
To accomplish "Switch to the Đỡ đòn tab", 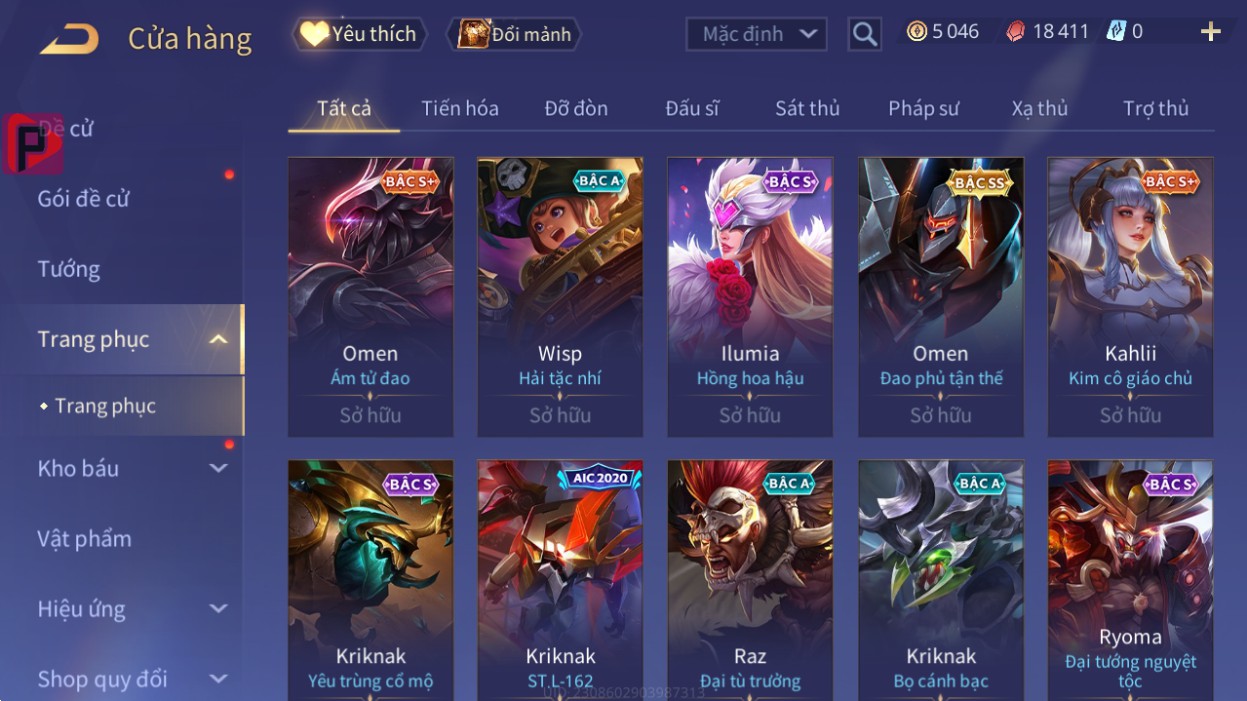I will [x=576, y=108].
